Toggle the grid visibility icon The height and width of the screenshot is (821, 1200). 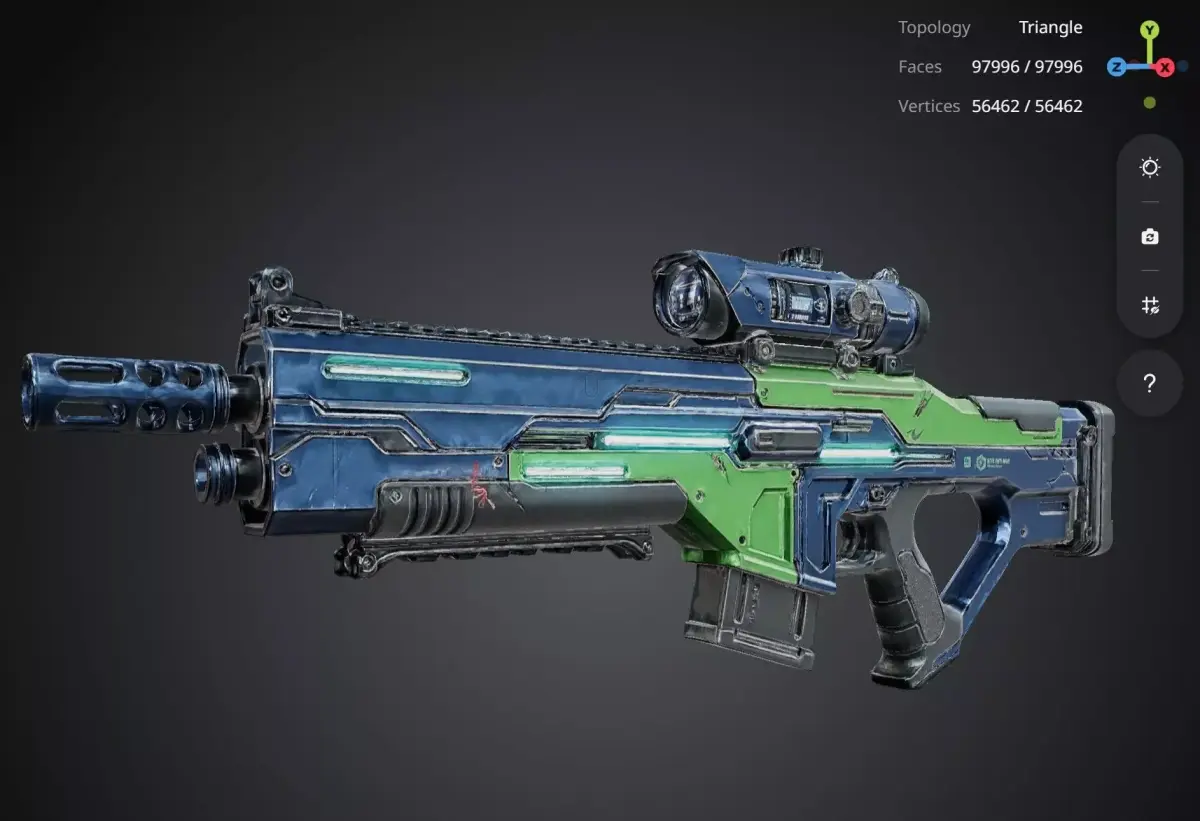1149,306
